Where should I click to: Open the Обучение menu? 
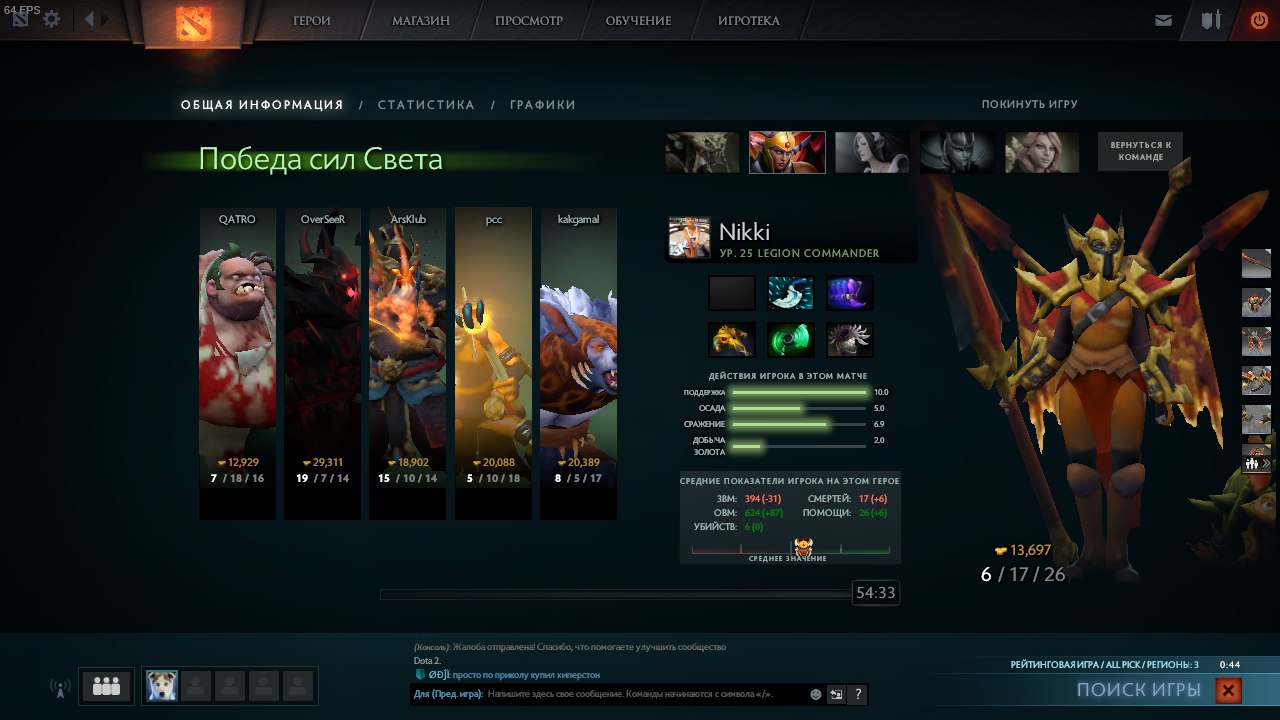640,21
